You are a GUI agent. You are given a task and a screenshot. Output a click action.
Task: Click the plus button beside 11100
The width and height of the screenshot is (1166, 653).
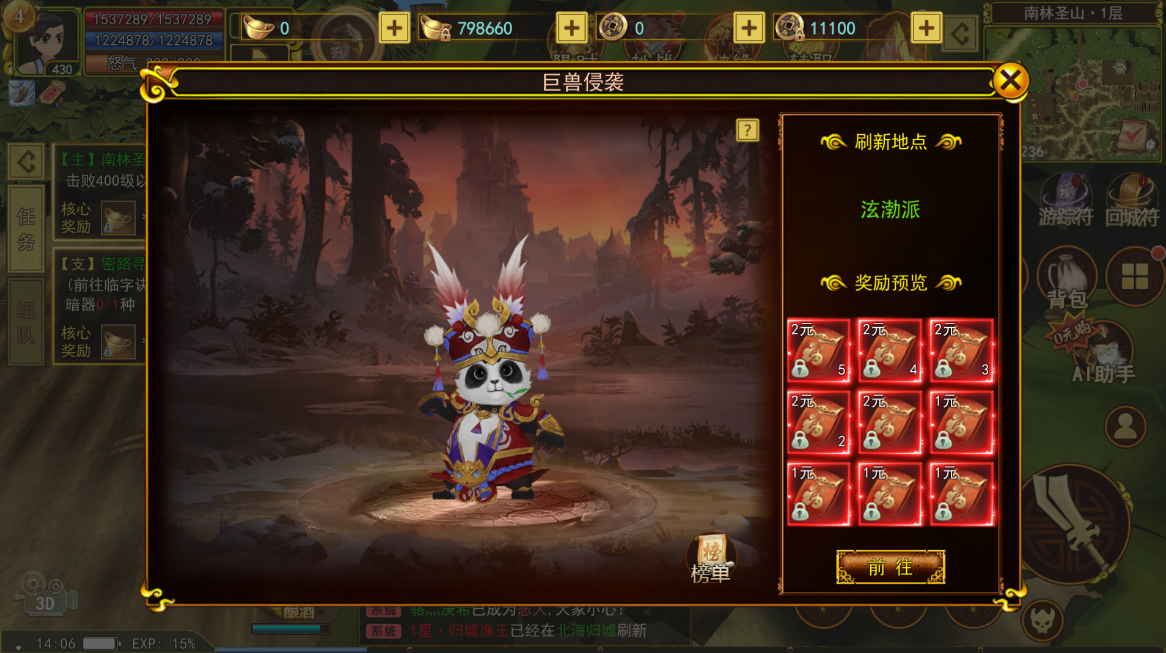coord(926,28)
